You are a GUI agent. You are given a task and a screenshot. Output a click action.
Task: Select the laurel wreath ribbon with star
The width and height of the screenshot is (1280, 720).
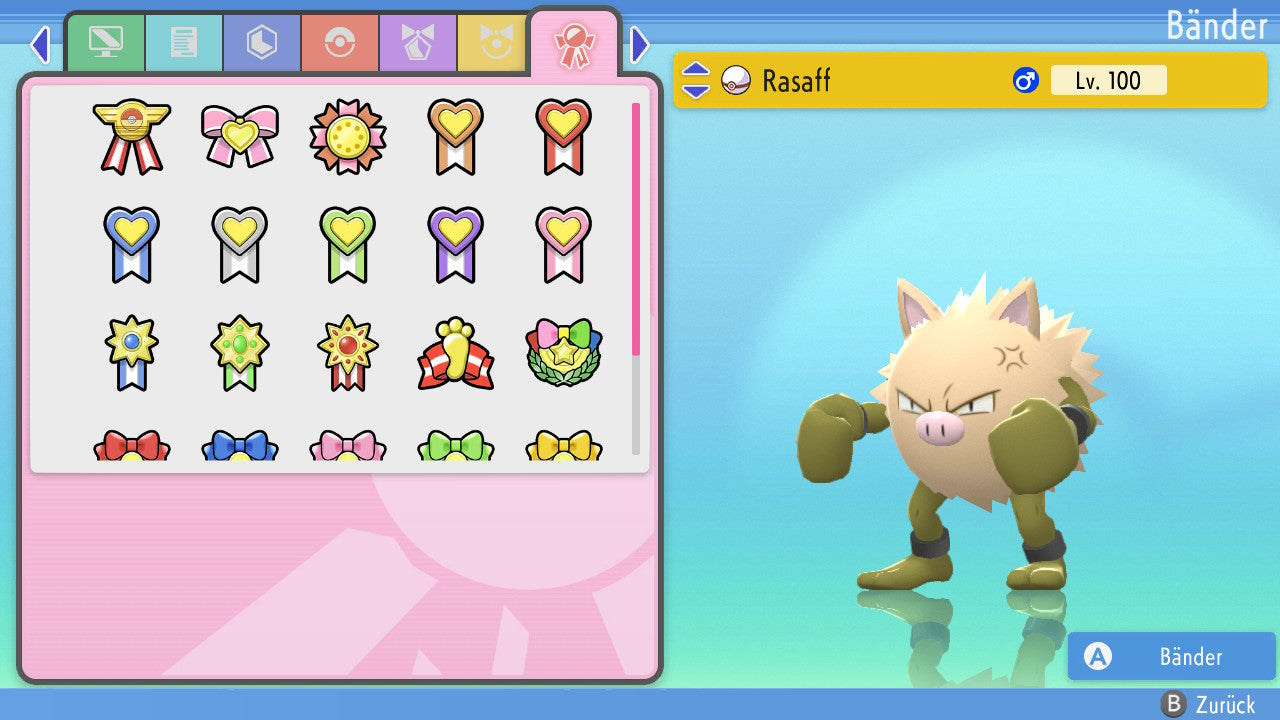click(563, 354)
